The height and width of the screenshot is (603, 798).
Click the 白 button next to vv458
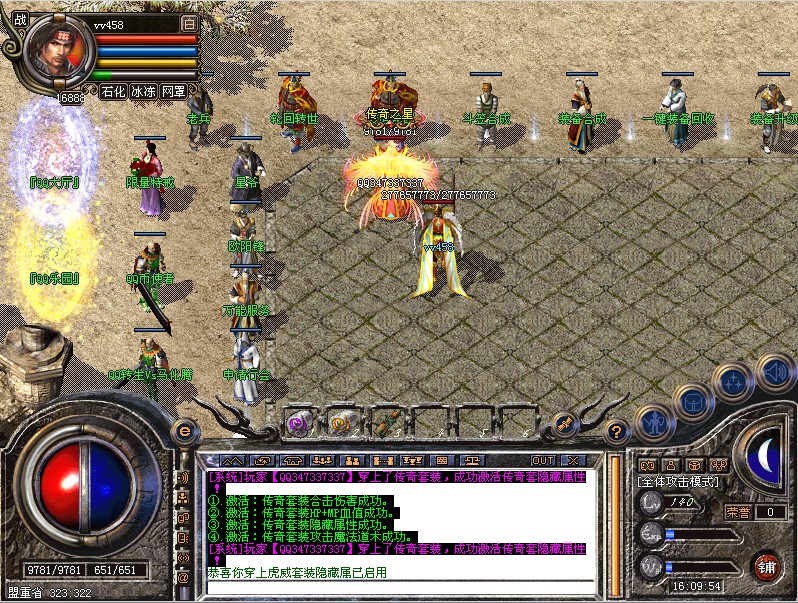tap(189, 21)
